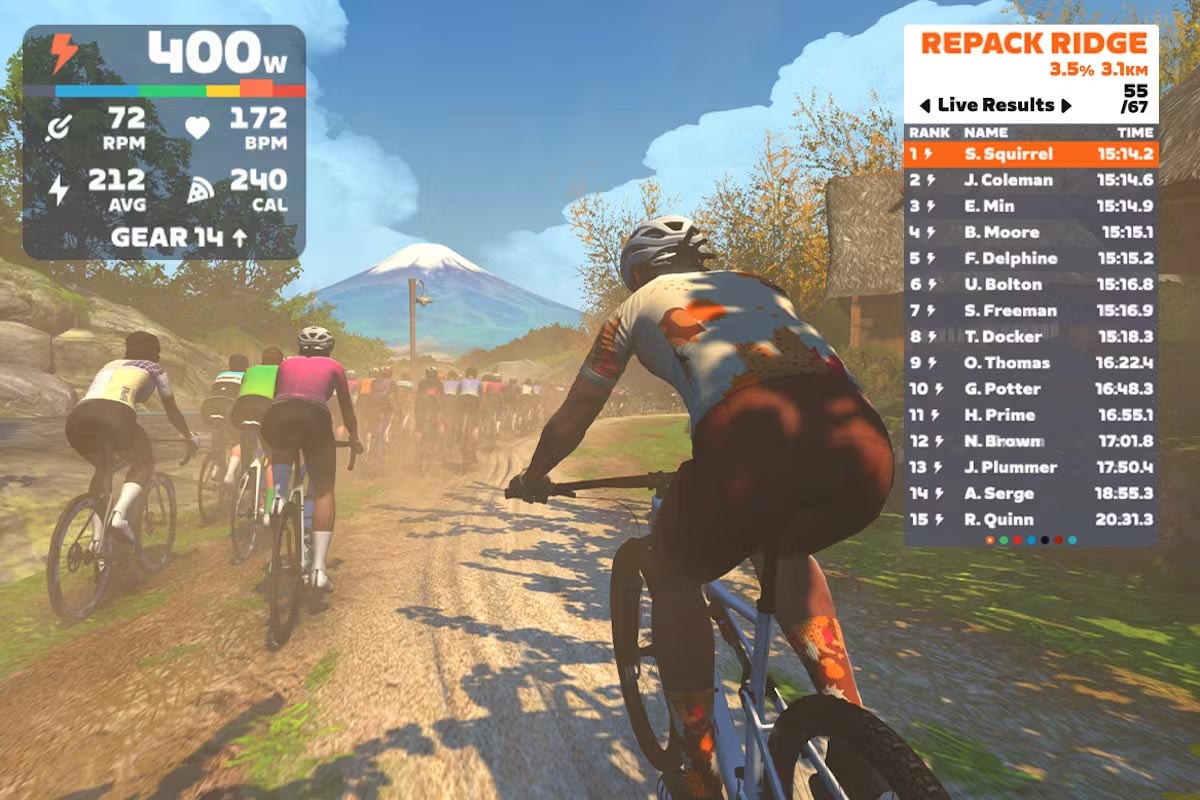Viewport: 1200px width, 800px height.
Task: Click H. Prime in the live results
Action: (x=1030, y=414)
